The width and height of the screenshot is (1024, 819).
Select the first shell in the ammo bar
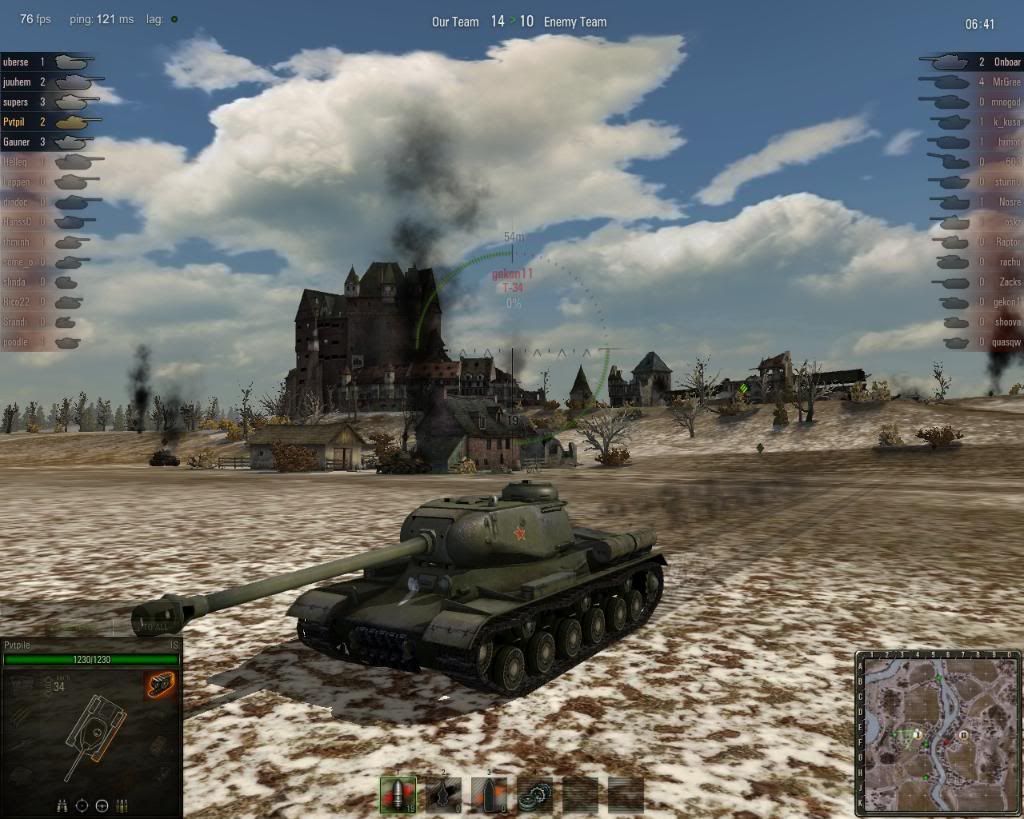(x=398, y=794)
